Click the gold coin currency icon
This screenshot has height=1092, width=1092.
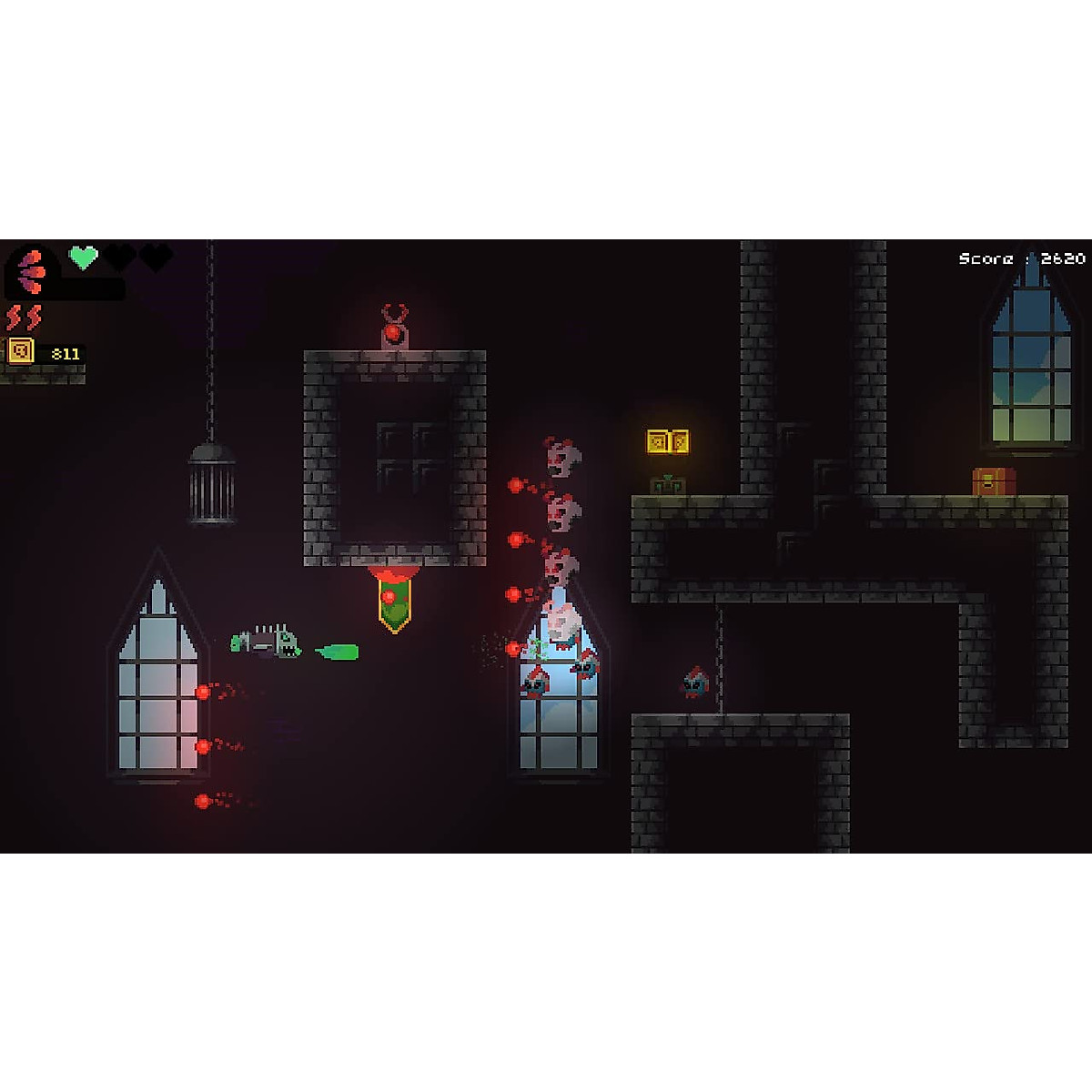point(21,351)
